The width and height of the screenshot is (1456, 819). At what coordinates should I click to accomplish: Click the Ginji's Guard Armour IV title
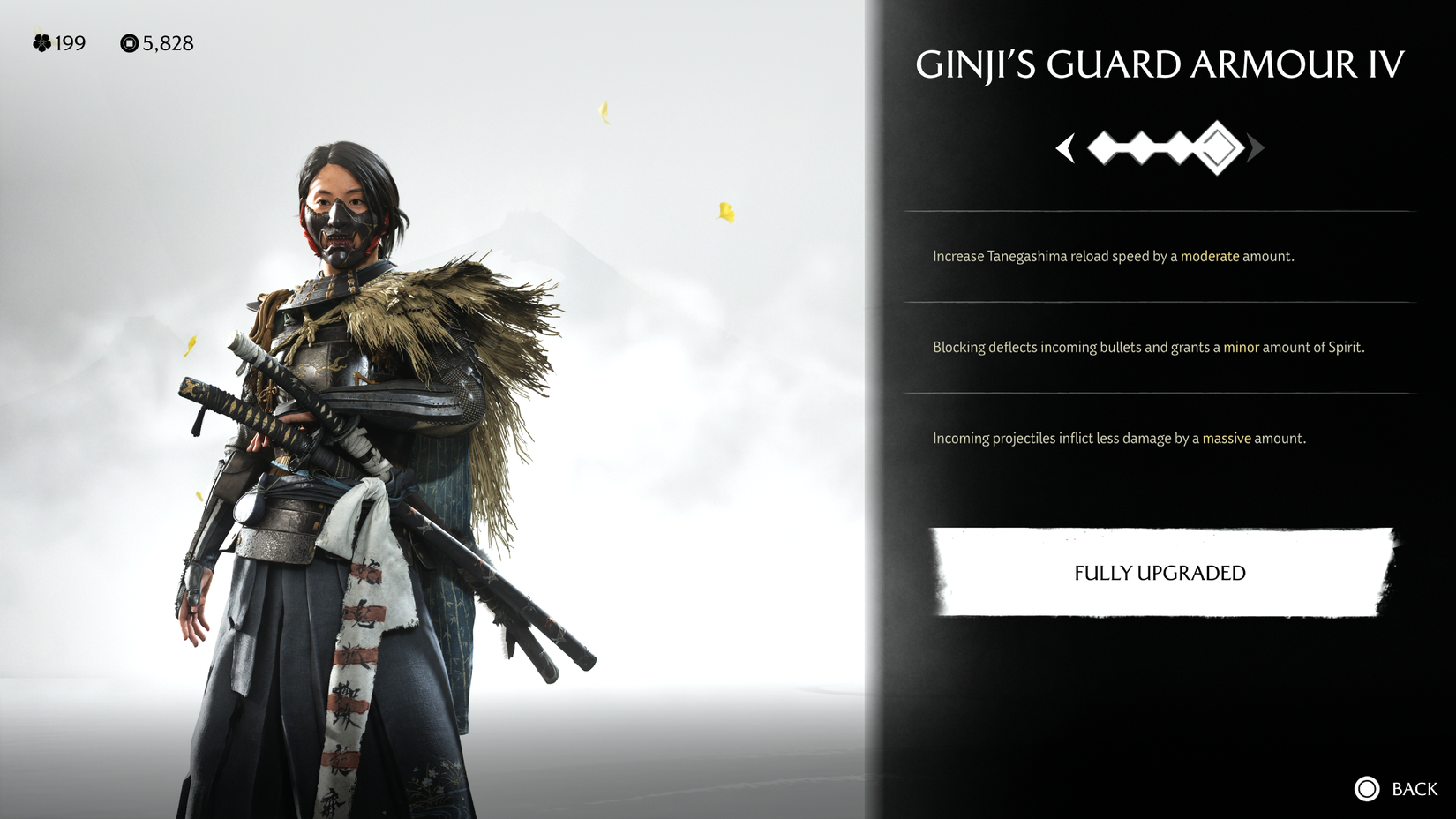(1160, 64)
